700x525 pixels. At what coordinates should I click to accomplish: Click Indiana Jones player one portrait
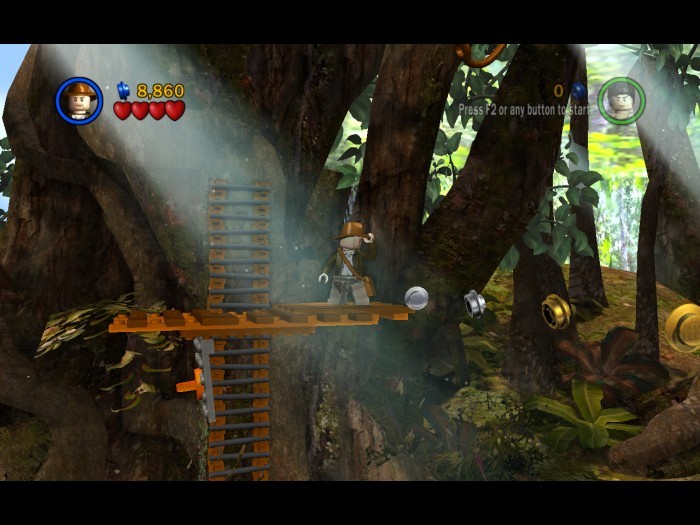pyautogui.click(x=79, y=100)
